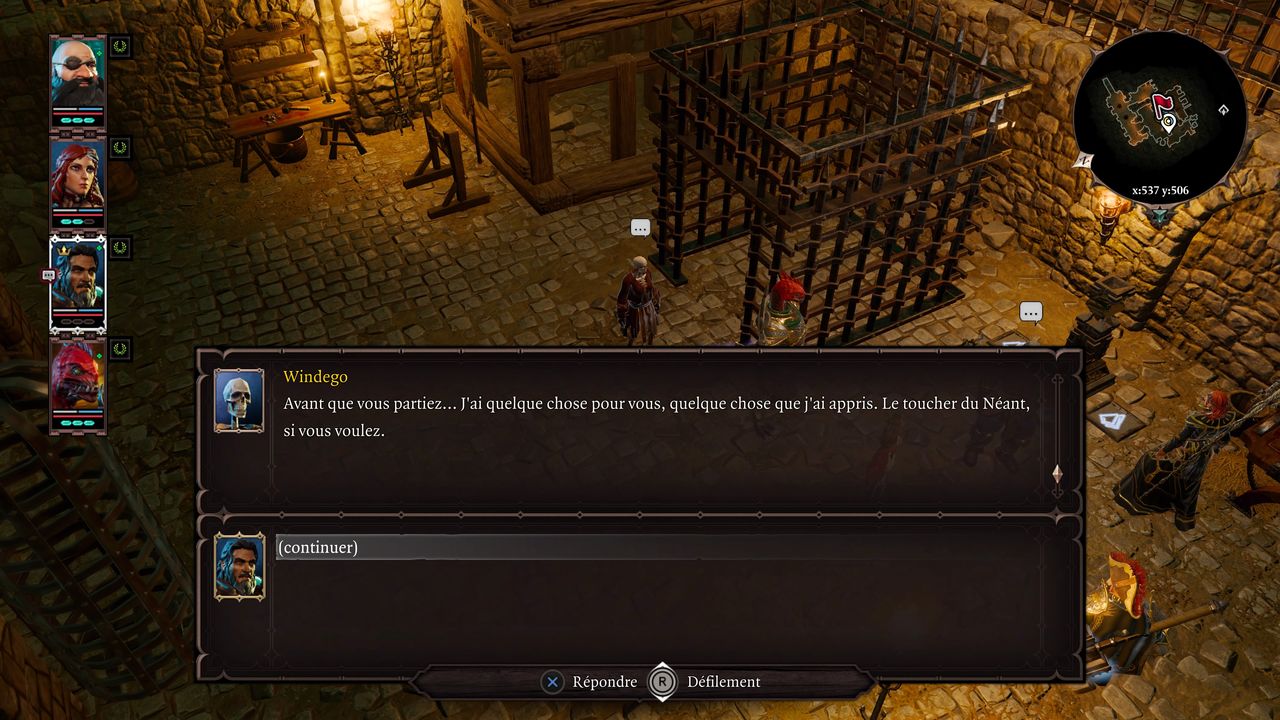
Task: Select the red lizard party portrait
Action: 78,382
